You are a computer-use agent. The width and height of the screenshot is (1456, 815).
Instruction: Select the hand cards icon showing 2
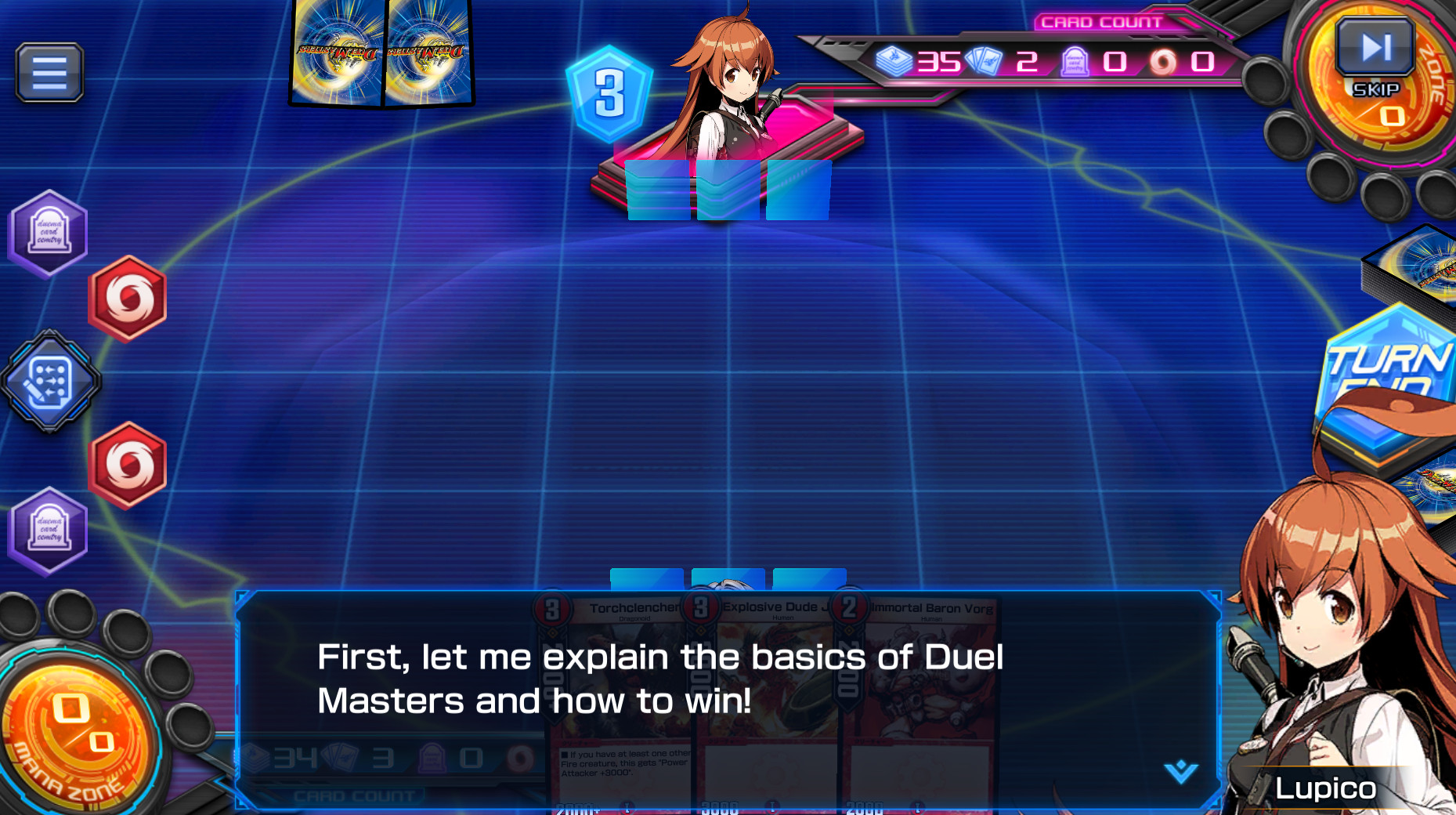pyautogui.click(x=984, y=63)
